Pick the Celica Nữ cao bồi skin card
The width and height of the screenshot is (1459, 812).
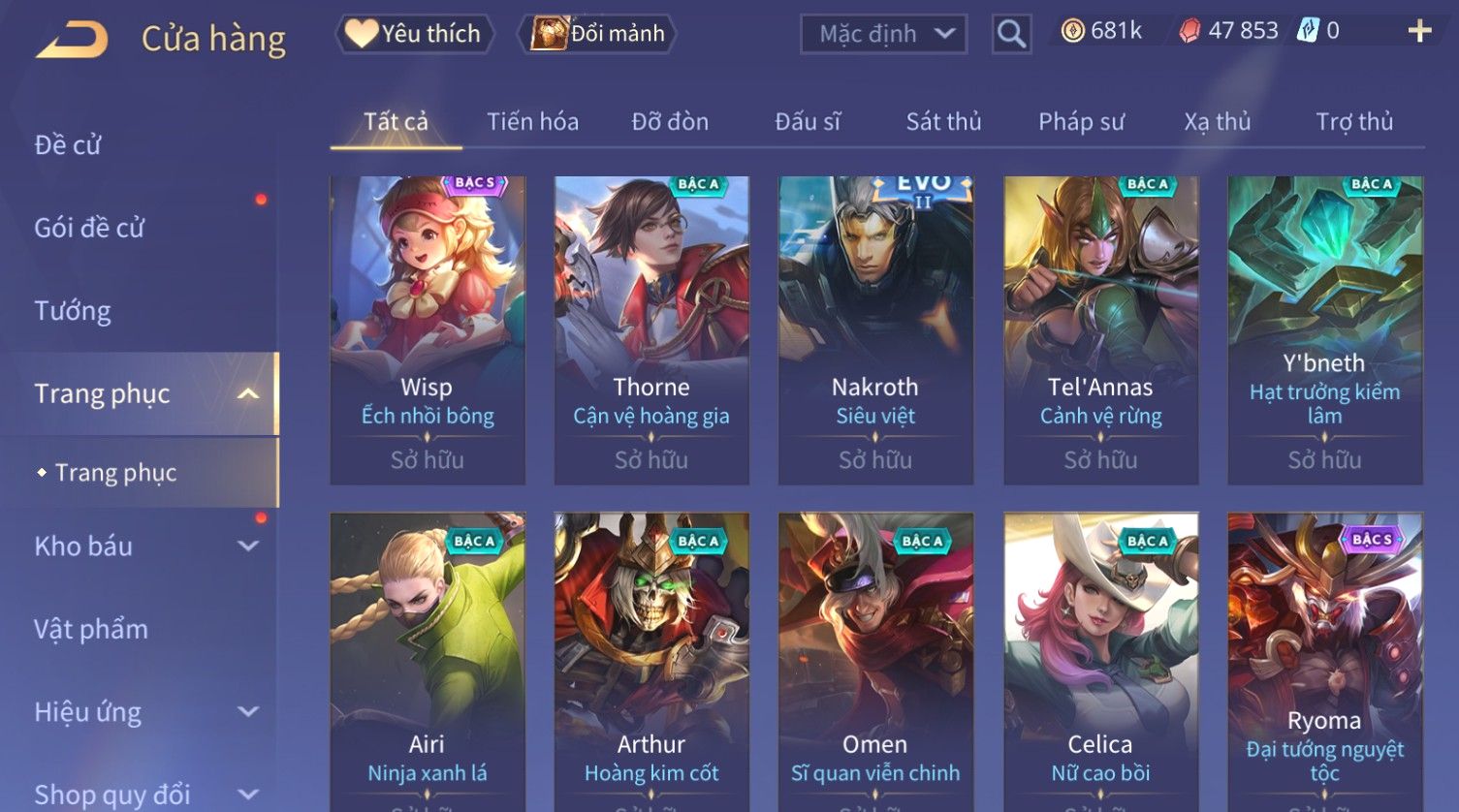click(1100, 659)
